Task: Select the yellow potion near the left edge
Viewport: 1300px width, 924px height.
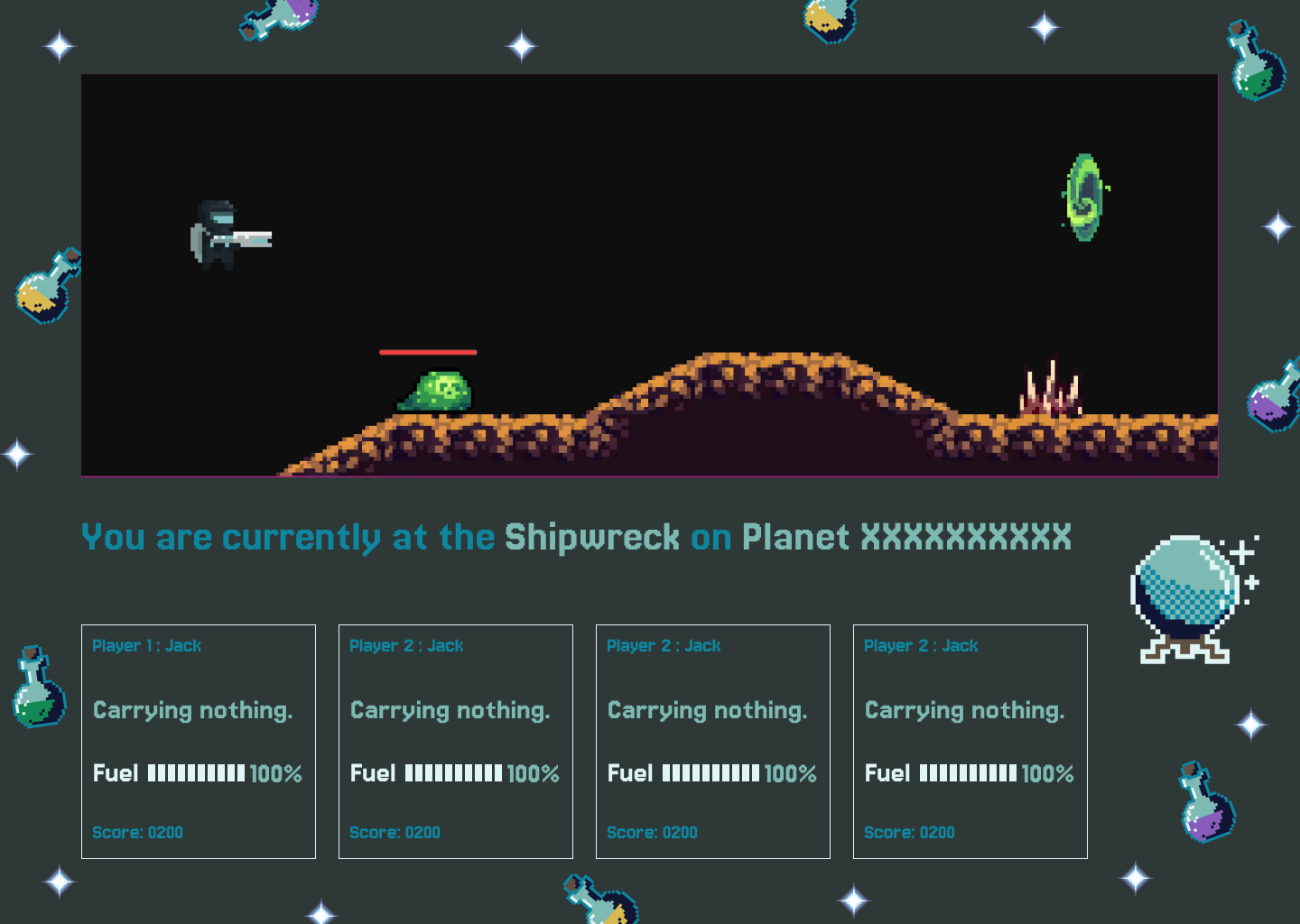Action: pos(43,291)
